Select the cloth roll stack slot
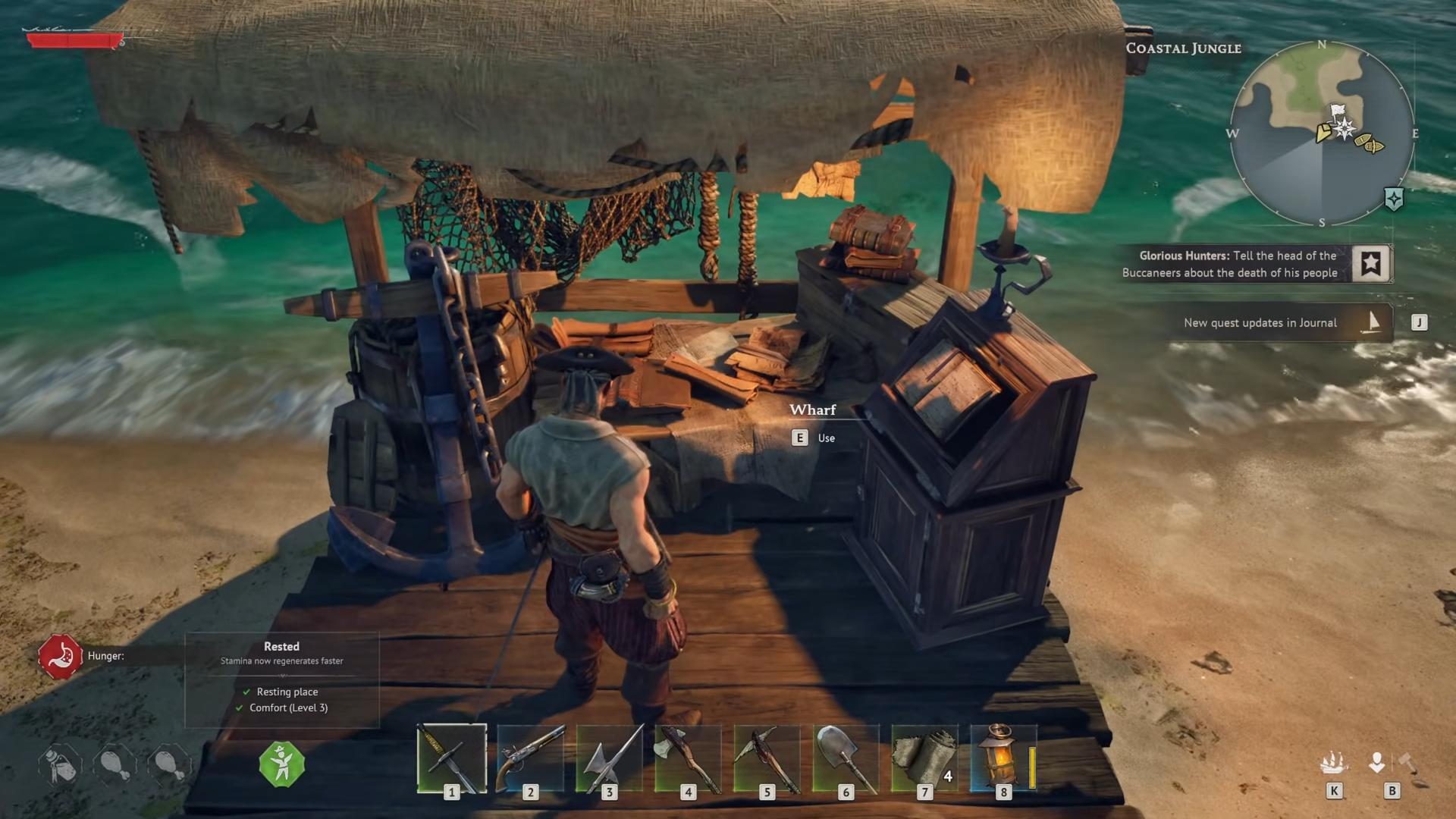Viewport: 1456px width, 819px height. (x=924, y=758)
